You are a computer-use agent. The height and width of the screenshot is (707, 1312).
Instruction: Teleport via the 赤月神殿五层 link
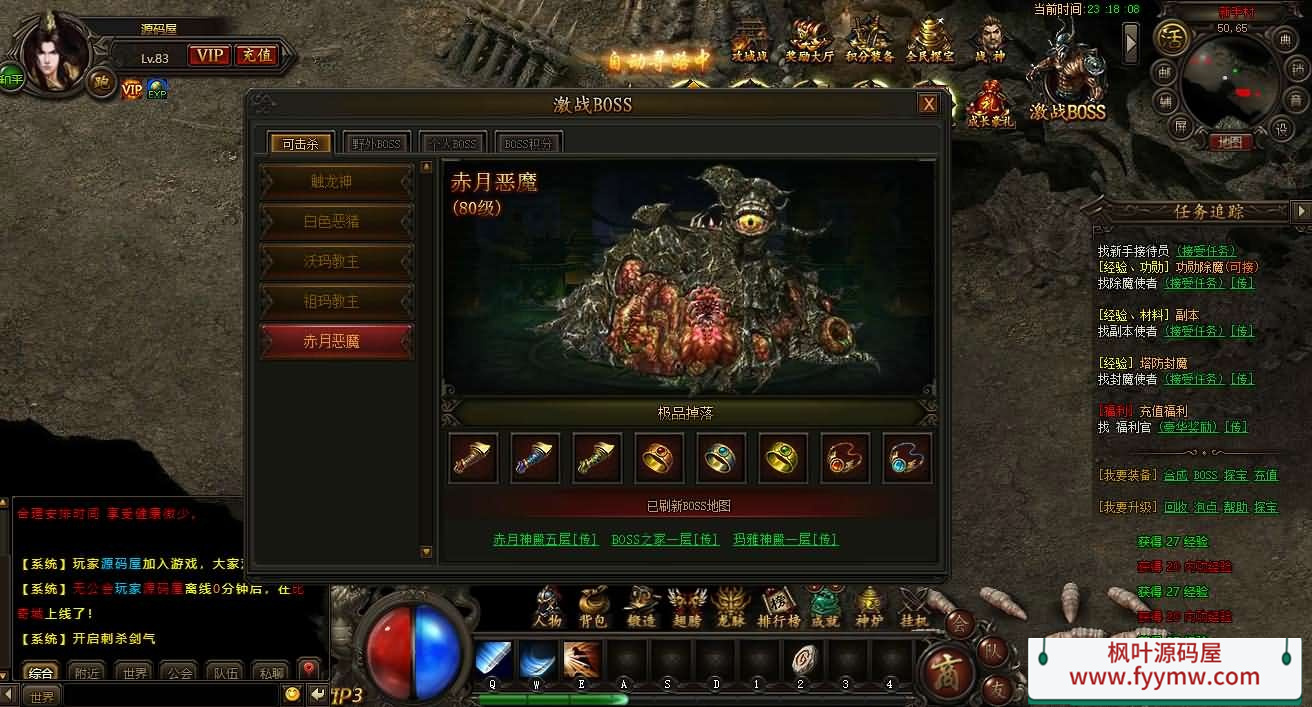pos(545,539)
